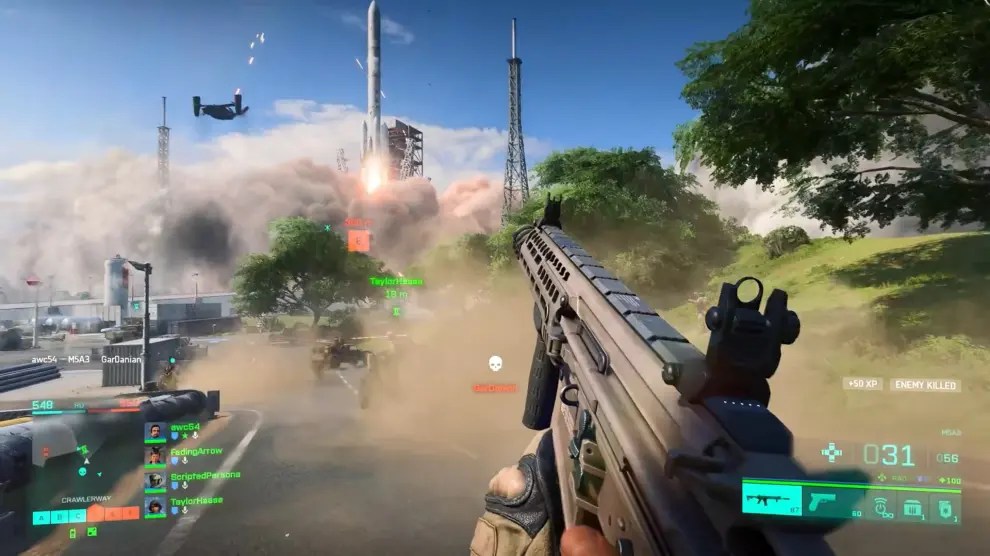Click squad member awc54's portrait
This screenshot has height=556, width=990.
coord(155,431)
